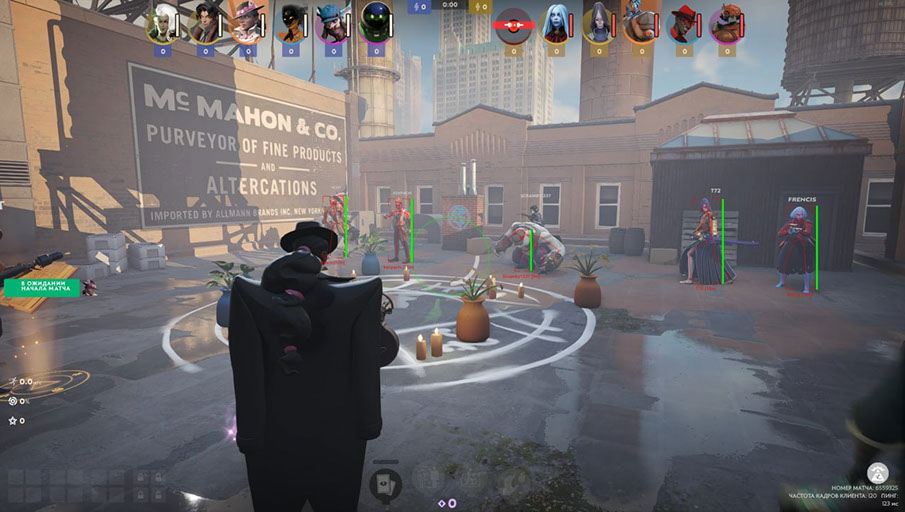Viewport: 905px width, 512px height.
Task: Click the round white emblem icon
Action: [x=878, y=472]
